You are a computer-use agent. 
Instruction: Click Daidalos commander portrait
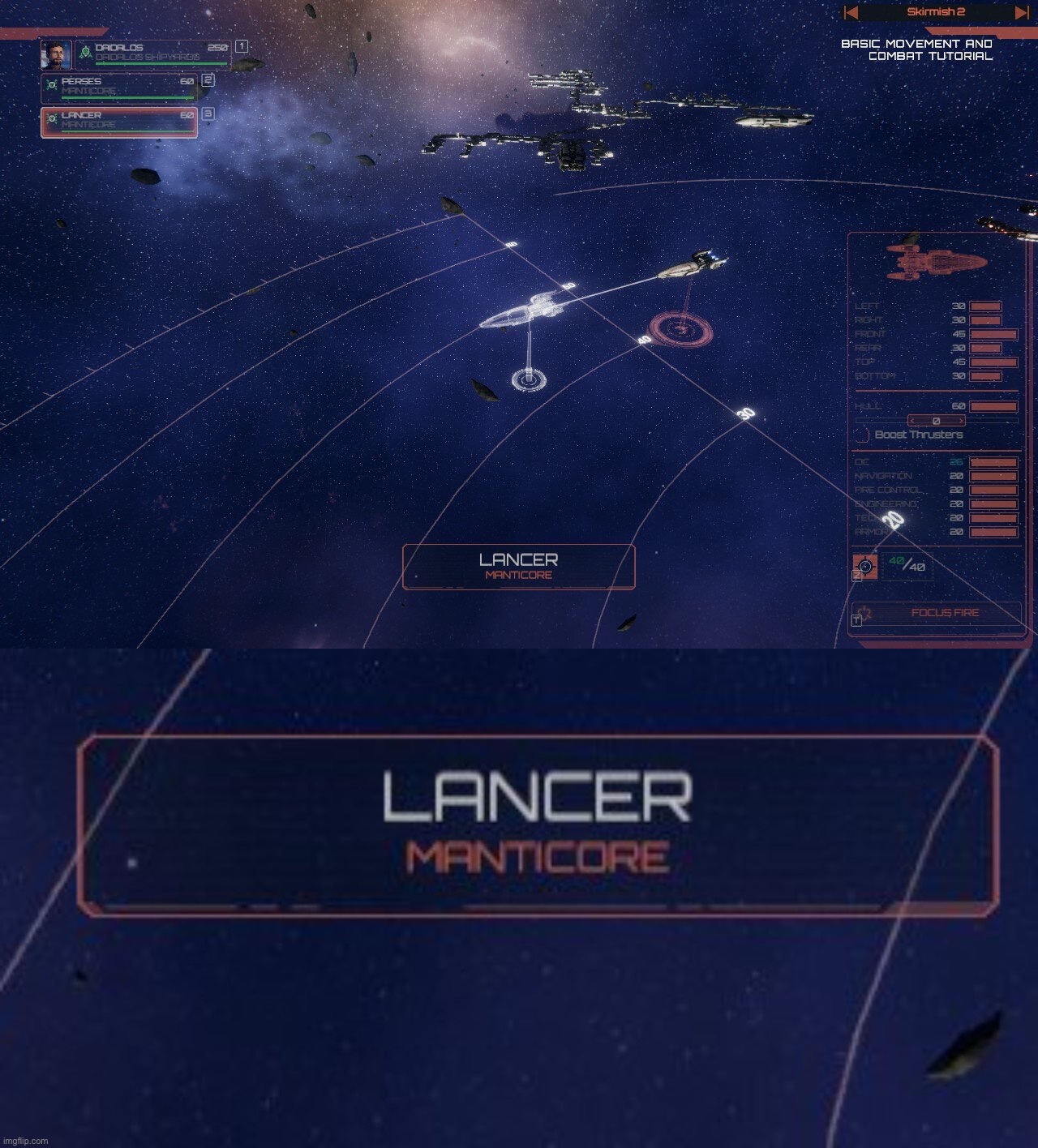coord(58,55)
